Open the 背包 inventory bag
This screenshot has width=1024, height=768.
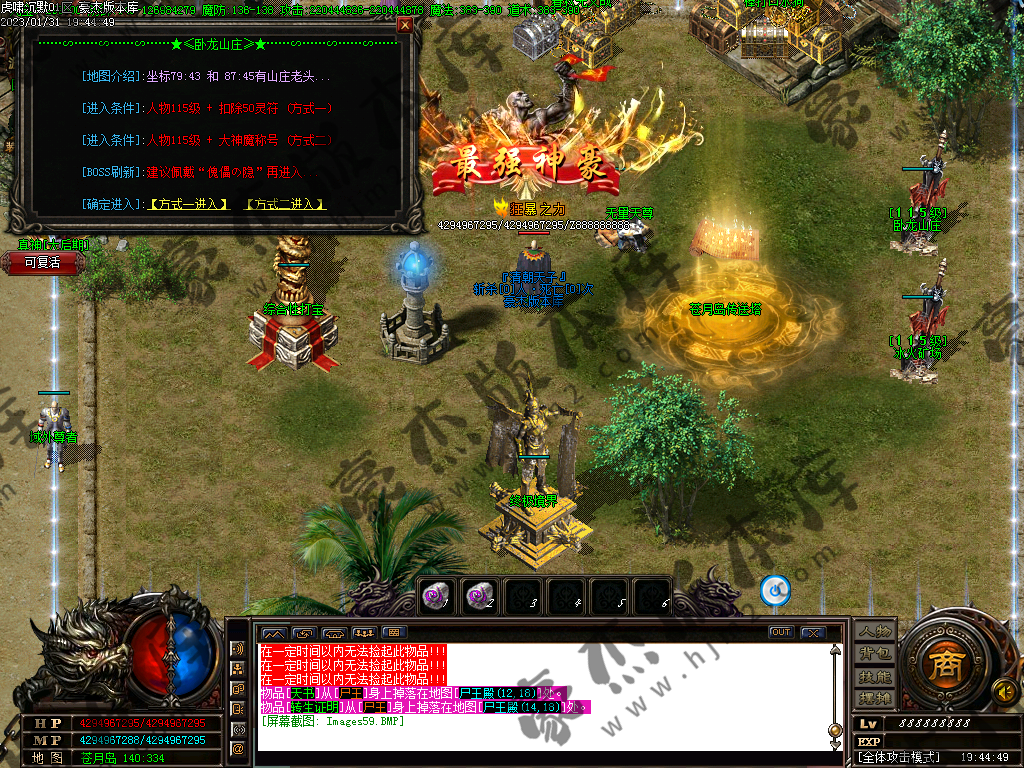point(873,654)
